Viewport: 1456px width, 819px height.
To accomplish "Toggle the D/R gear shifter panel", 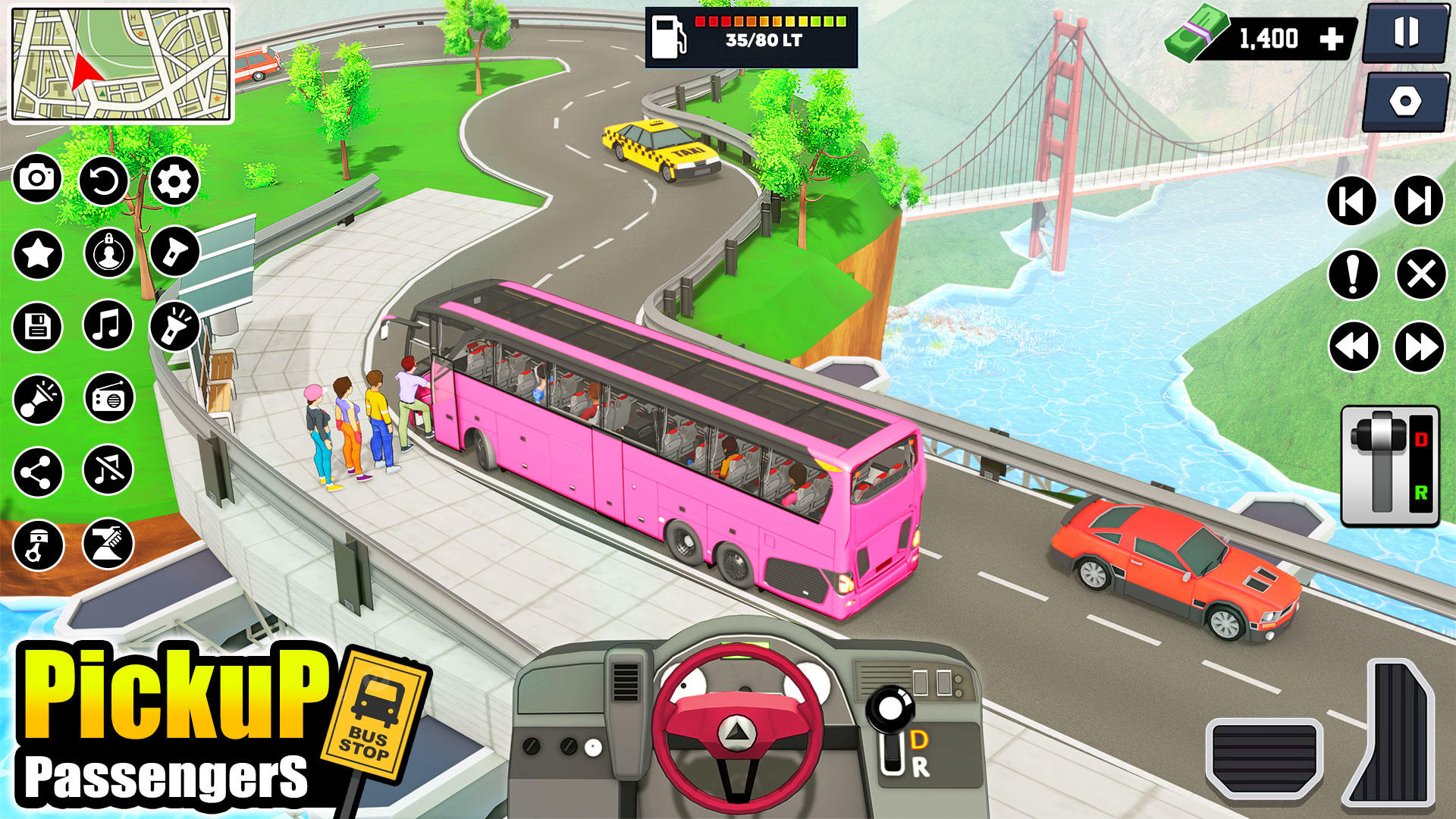I will [x=1390, y=466].
